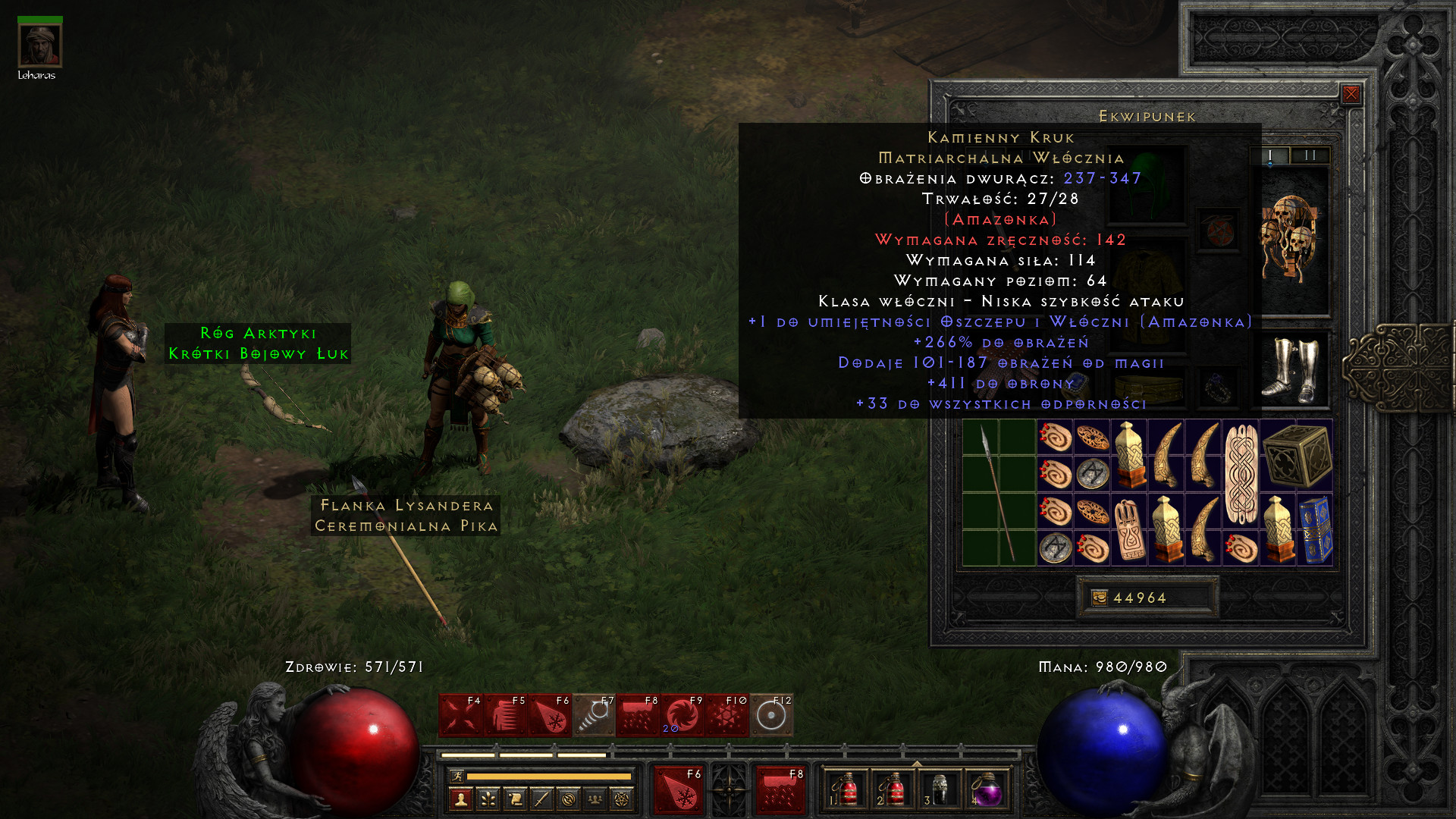Close the Ekwipunek inventory panel
This screenshot has width=1456, height=819.
[1351, 94]
